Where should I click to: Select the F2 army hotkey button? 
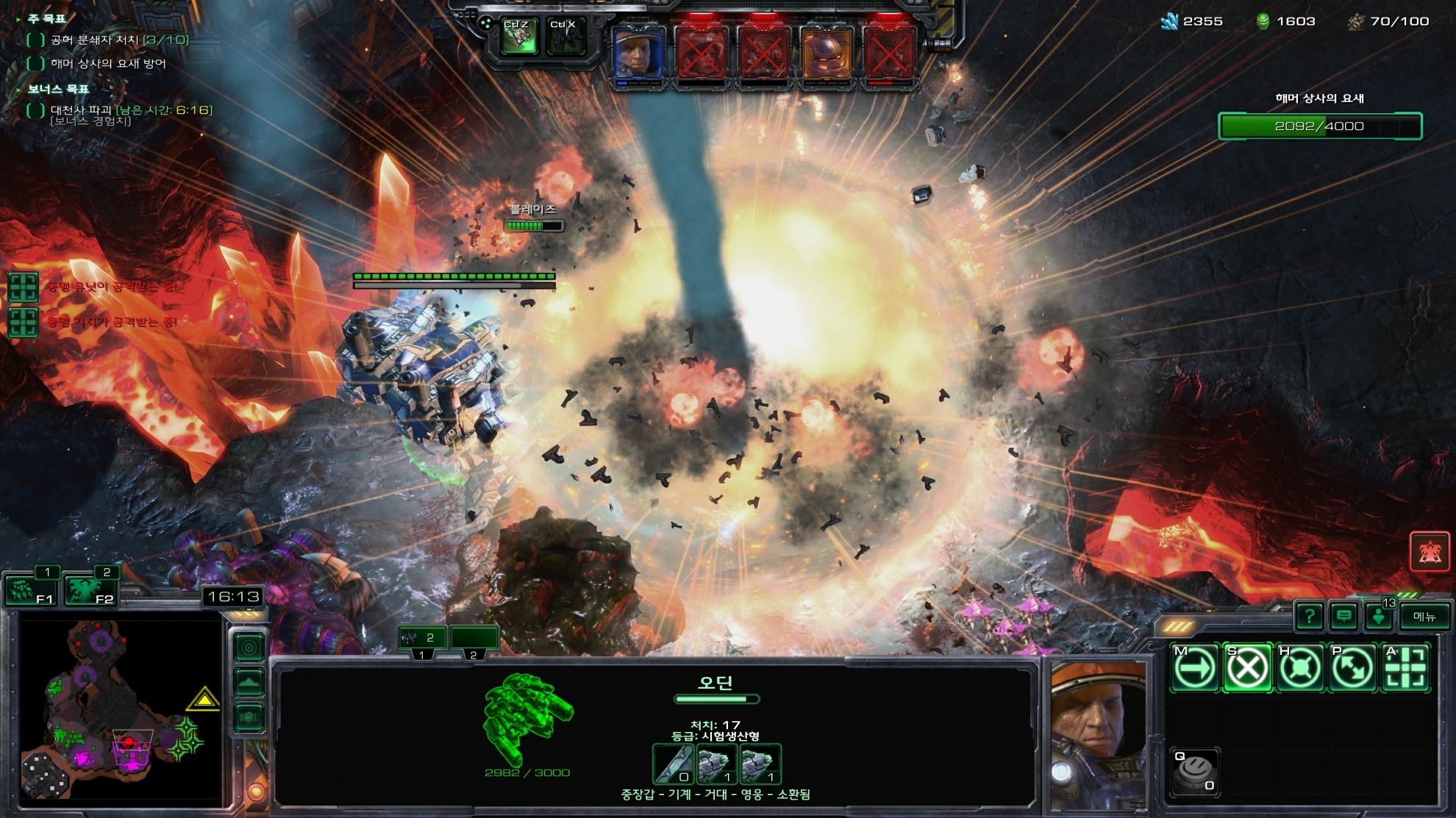[x=90, y=589]
